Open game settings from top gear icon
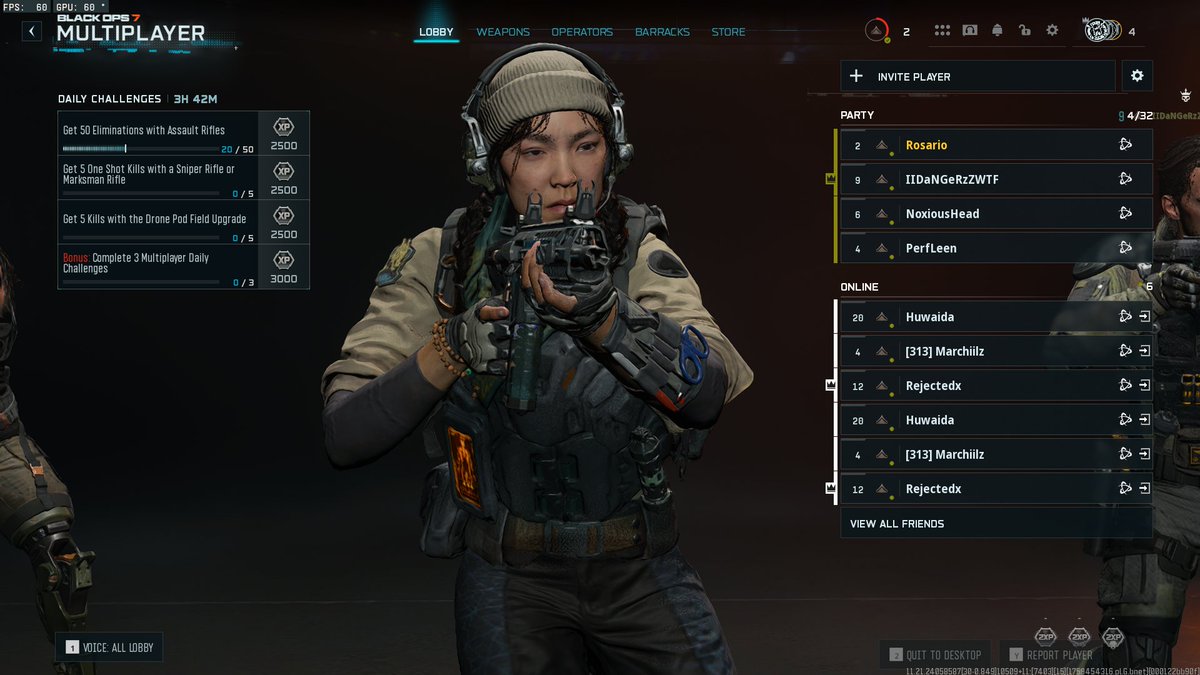Screen dimensions: 1200x675 tap(1052, 31)
